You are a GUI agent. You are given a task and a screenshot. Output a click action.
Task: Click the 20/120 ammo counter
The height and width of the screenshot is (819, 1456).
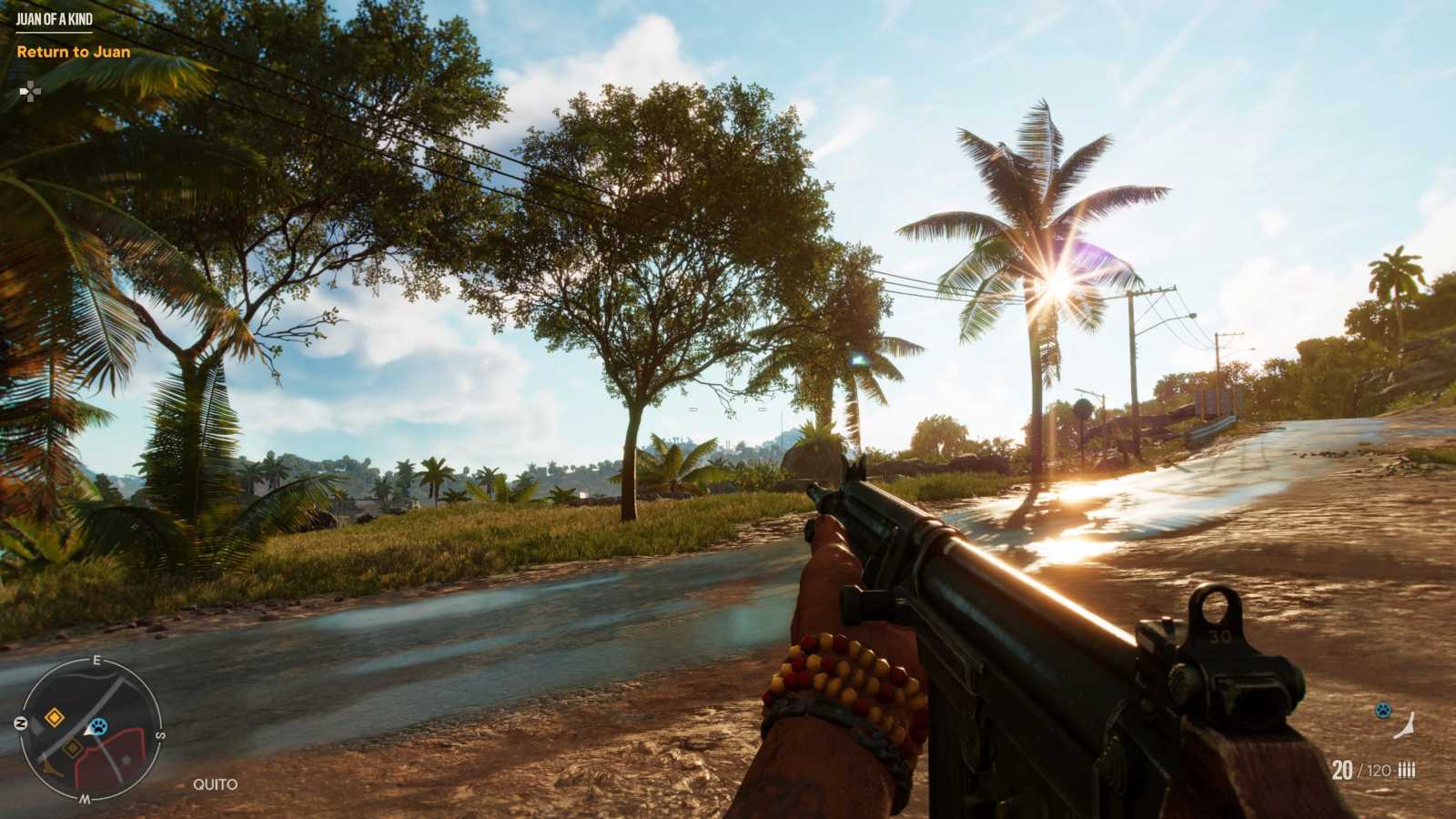tap(1360, 769)
